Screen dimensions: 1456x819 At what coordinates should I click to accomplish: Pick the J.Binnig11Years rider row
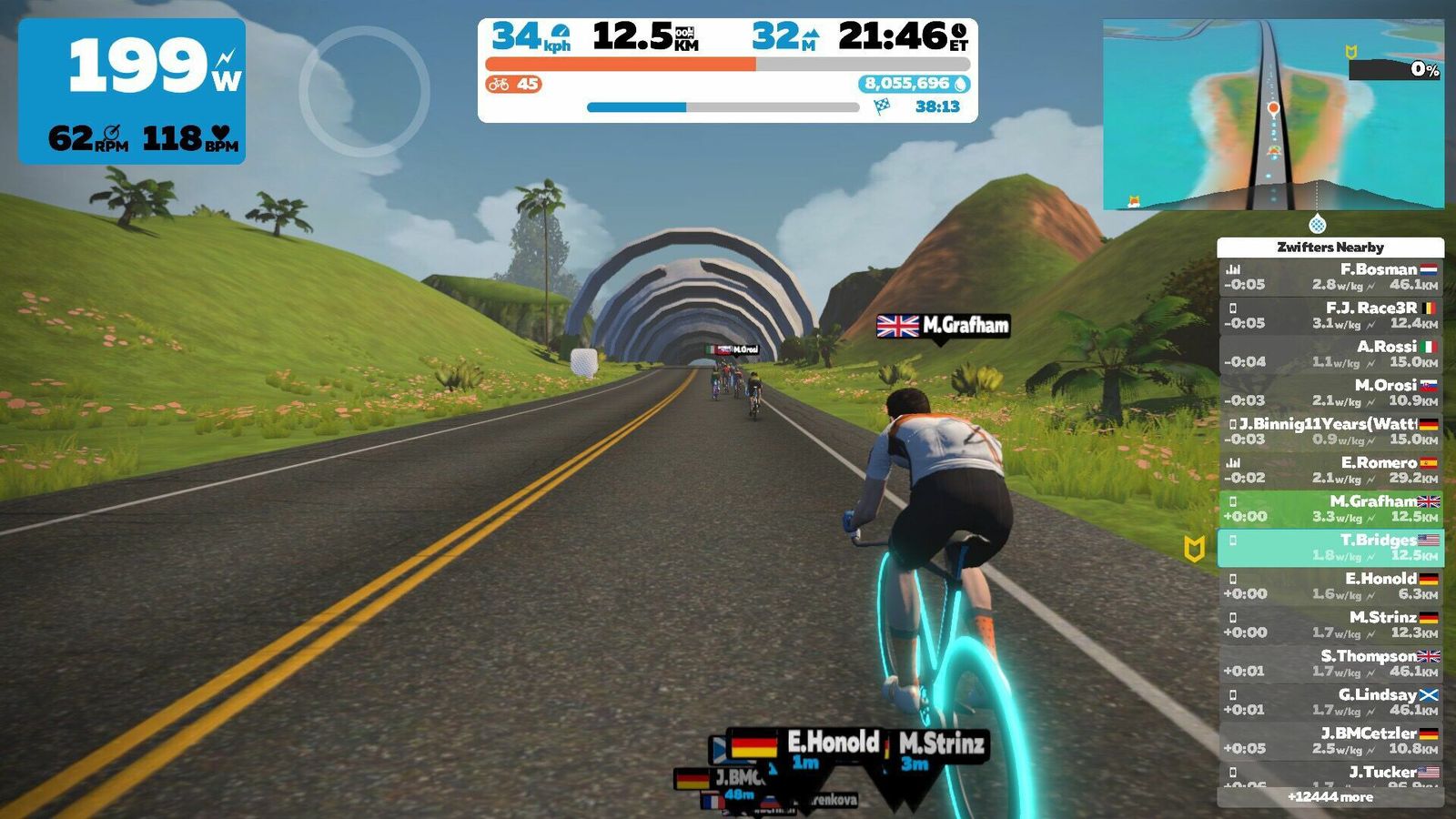pos(1330,431)
